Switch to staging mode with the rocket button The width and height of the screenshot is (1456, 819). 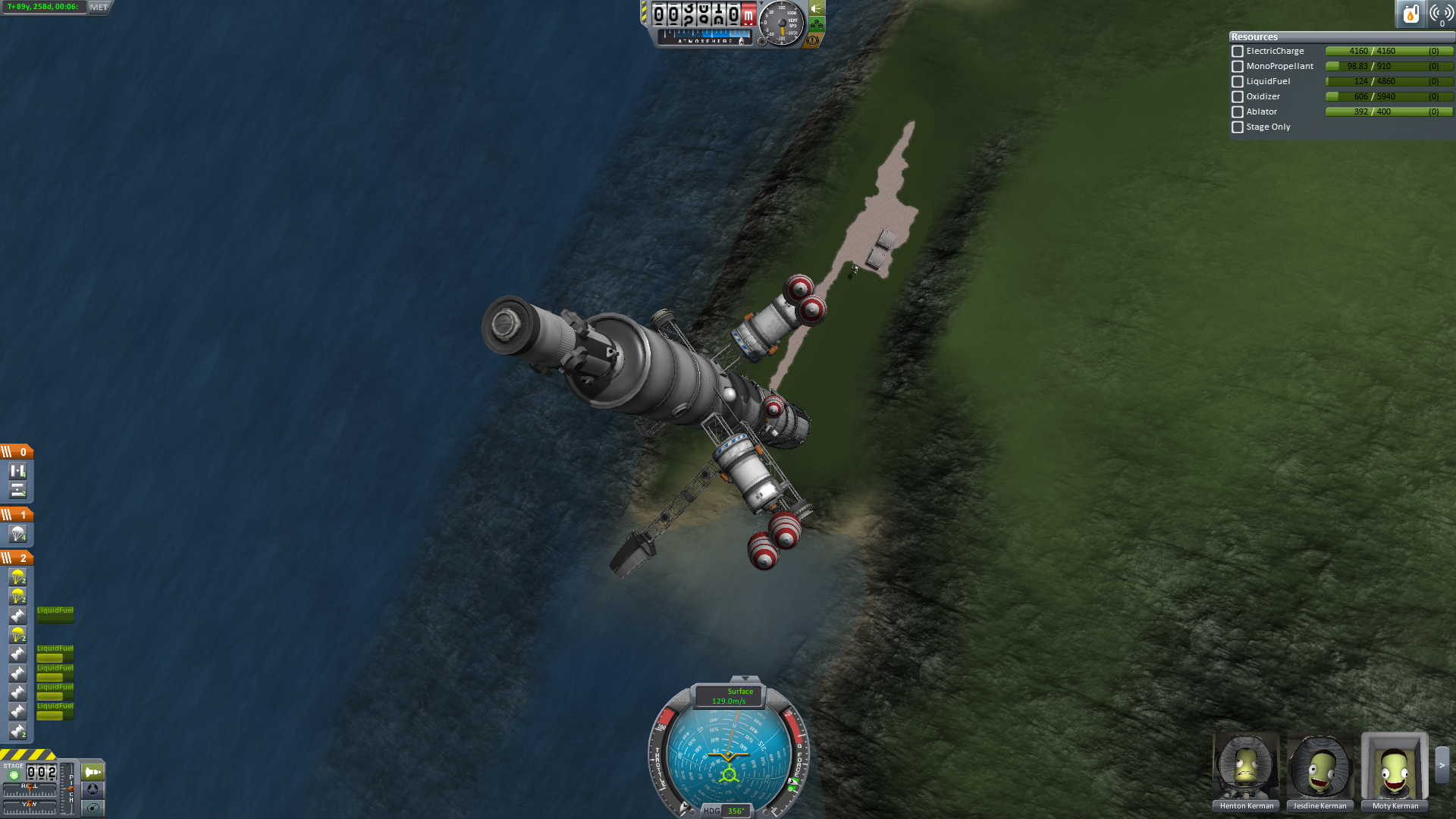[x=93, y=772]
